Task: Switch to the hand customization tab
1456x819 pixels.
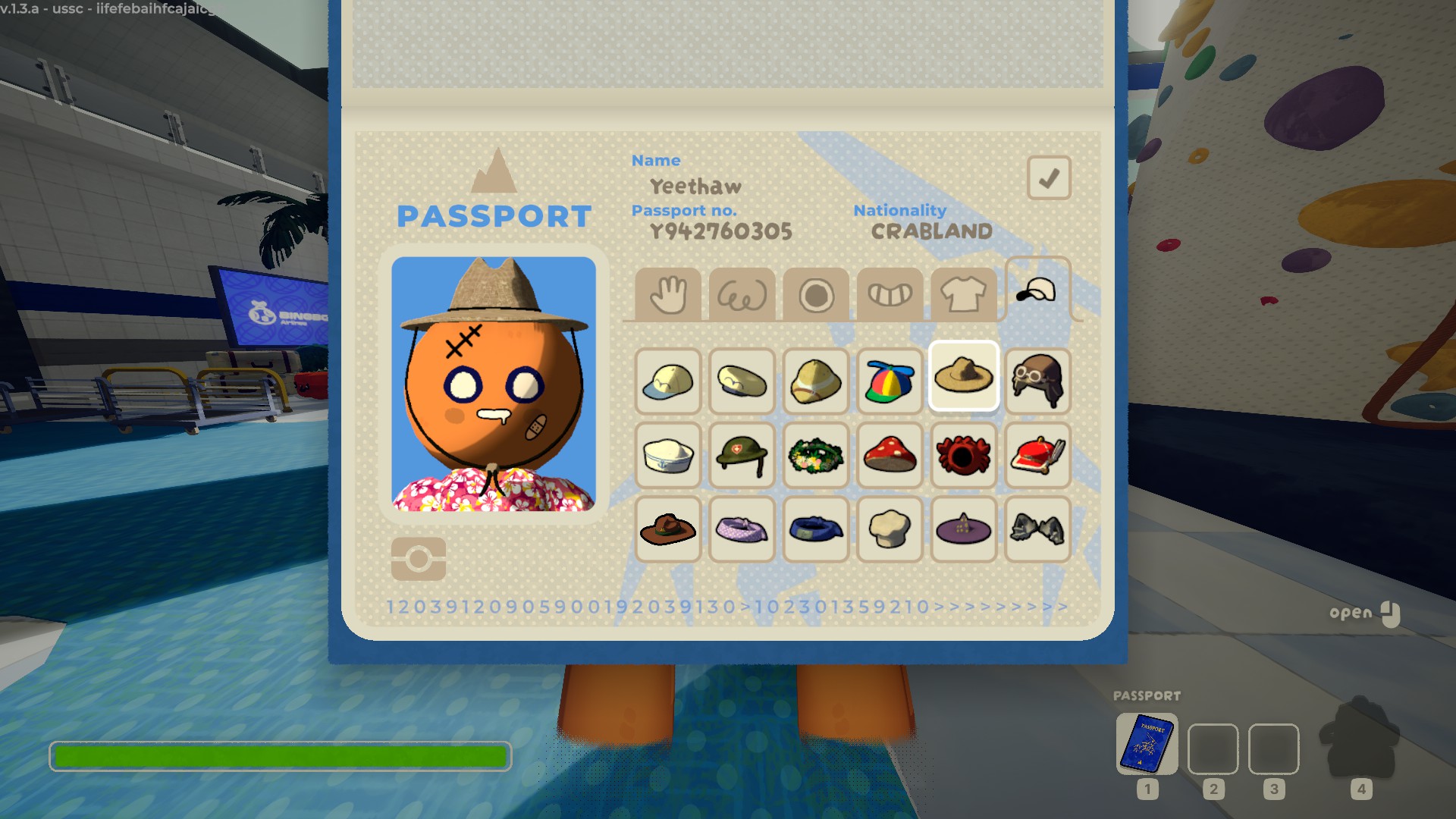Action: 667,294
